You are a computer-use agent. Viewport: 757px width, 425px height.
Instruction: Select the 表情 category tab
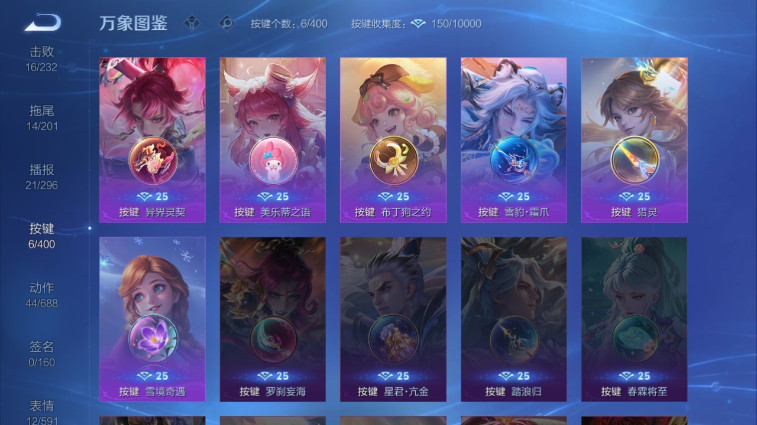[x=42, y=411]
